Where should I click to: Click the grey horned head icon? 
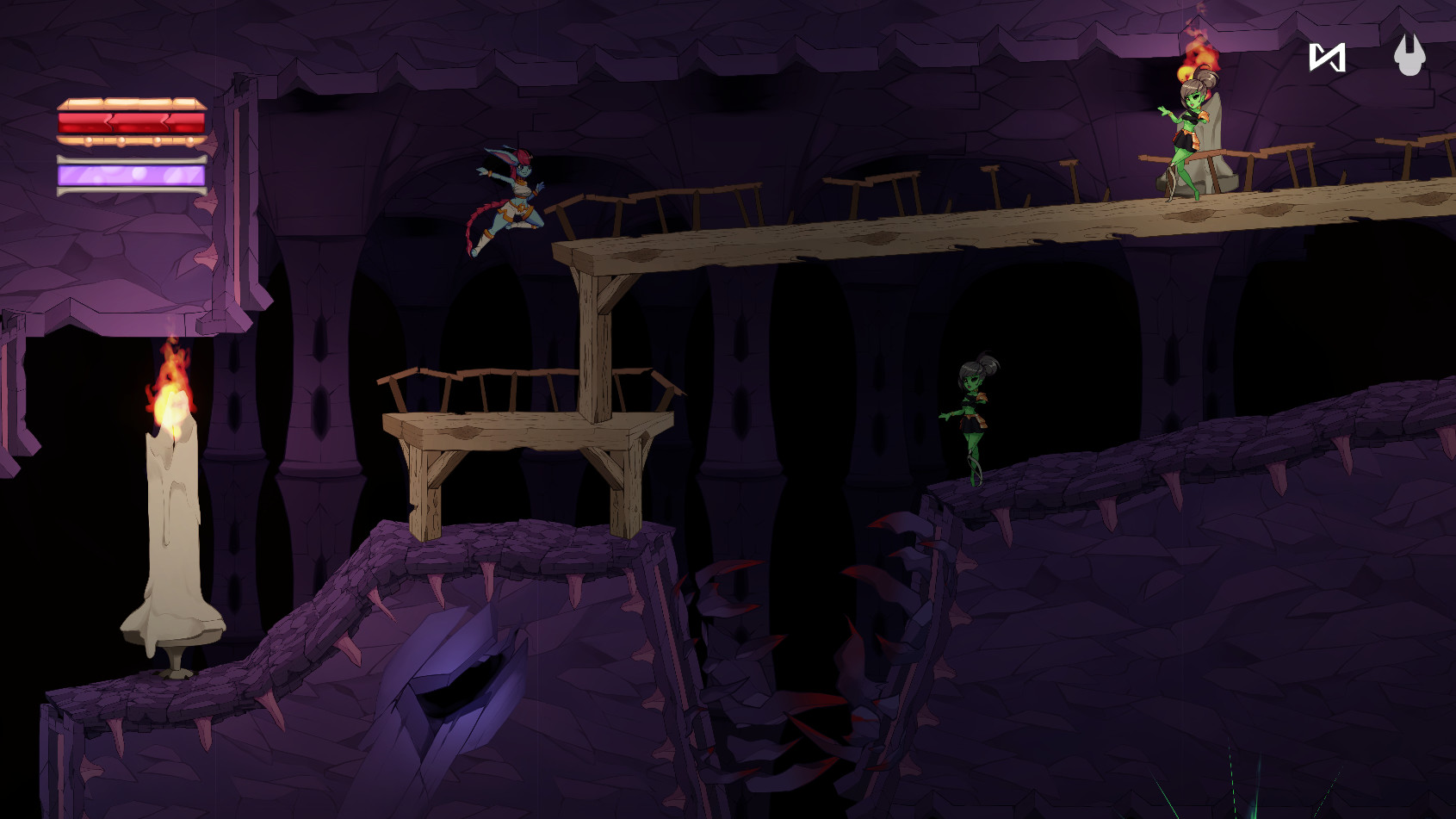pyautogui.click(x=1410, y=55)
